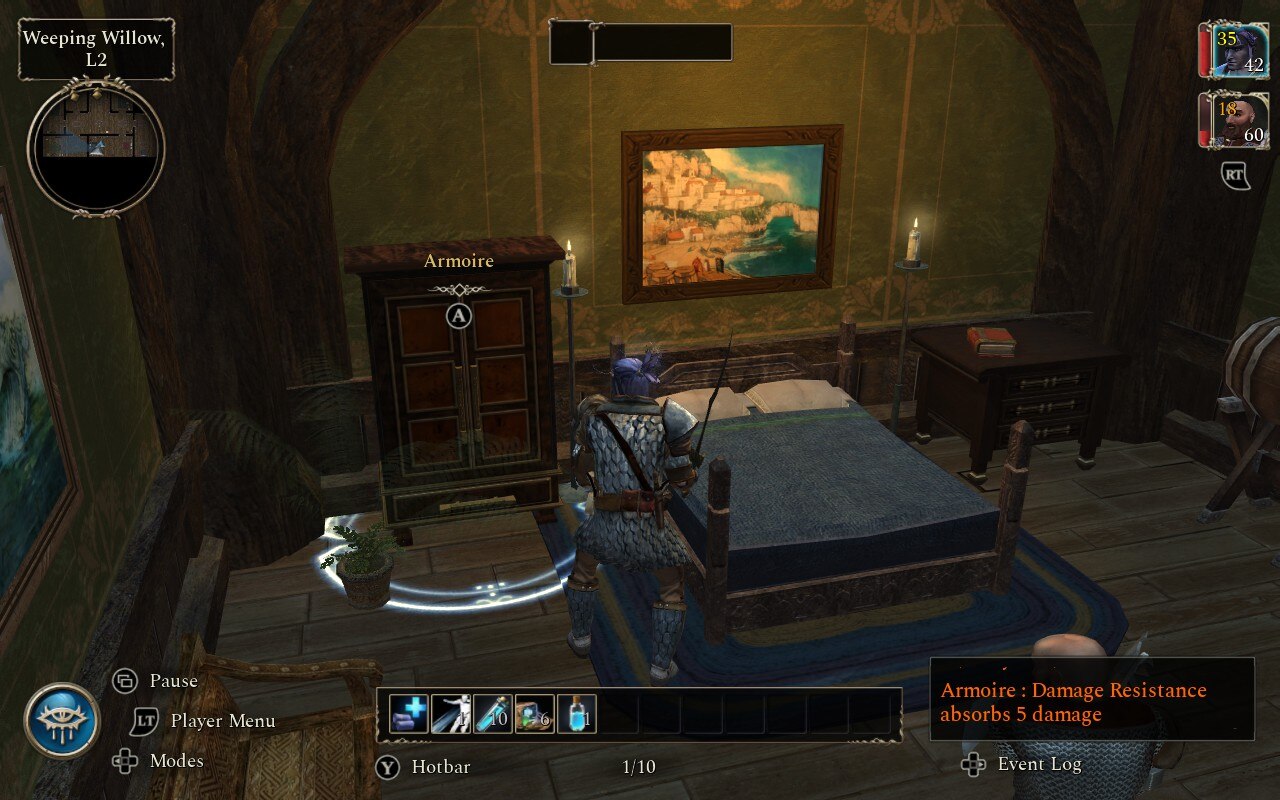Open the Player Menu via LT icon
The height and width of the screenshot is (800, 1280).
click(x=143, y=721)
